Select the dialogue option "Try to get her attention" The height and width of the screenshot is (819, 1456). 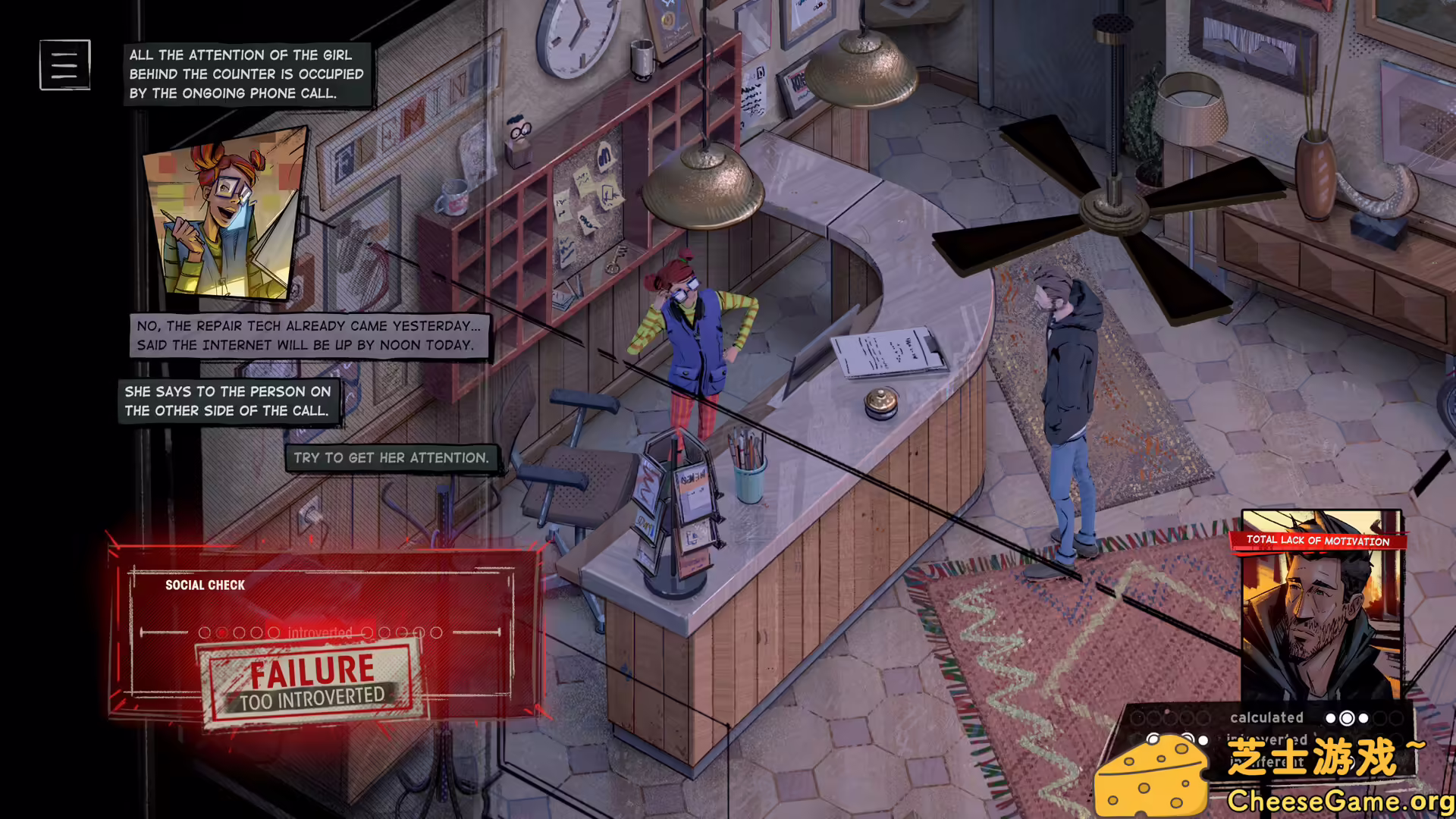click(391, 458)
